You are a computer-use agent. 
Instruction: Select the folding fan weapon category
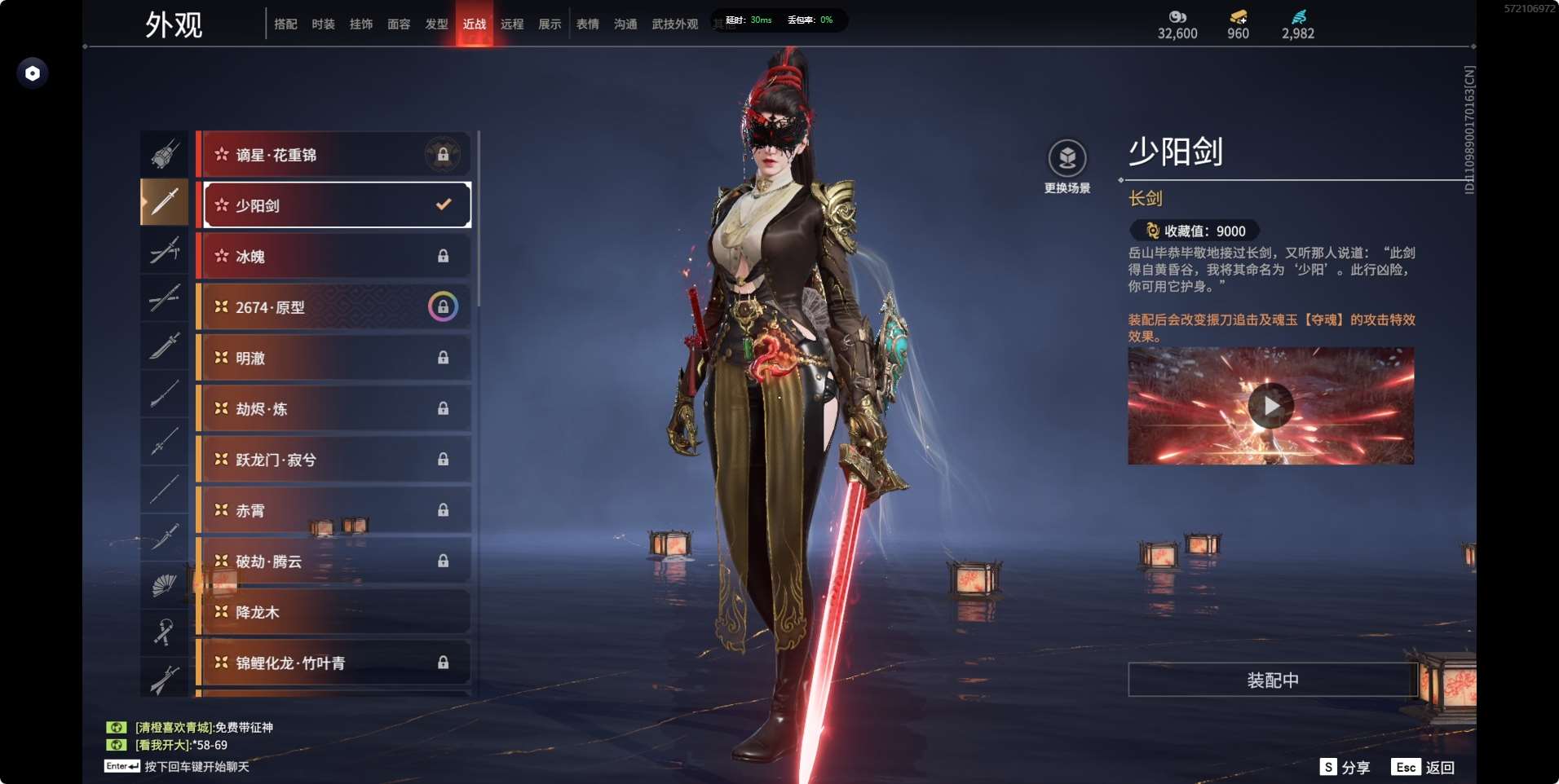(x=164, y=584)
